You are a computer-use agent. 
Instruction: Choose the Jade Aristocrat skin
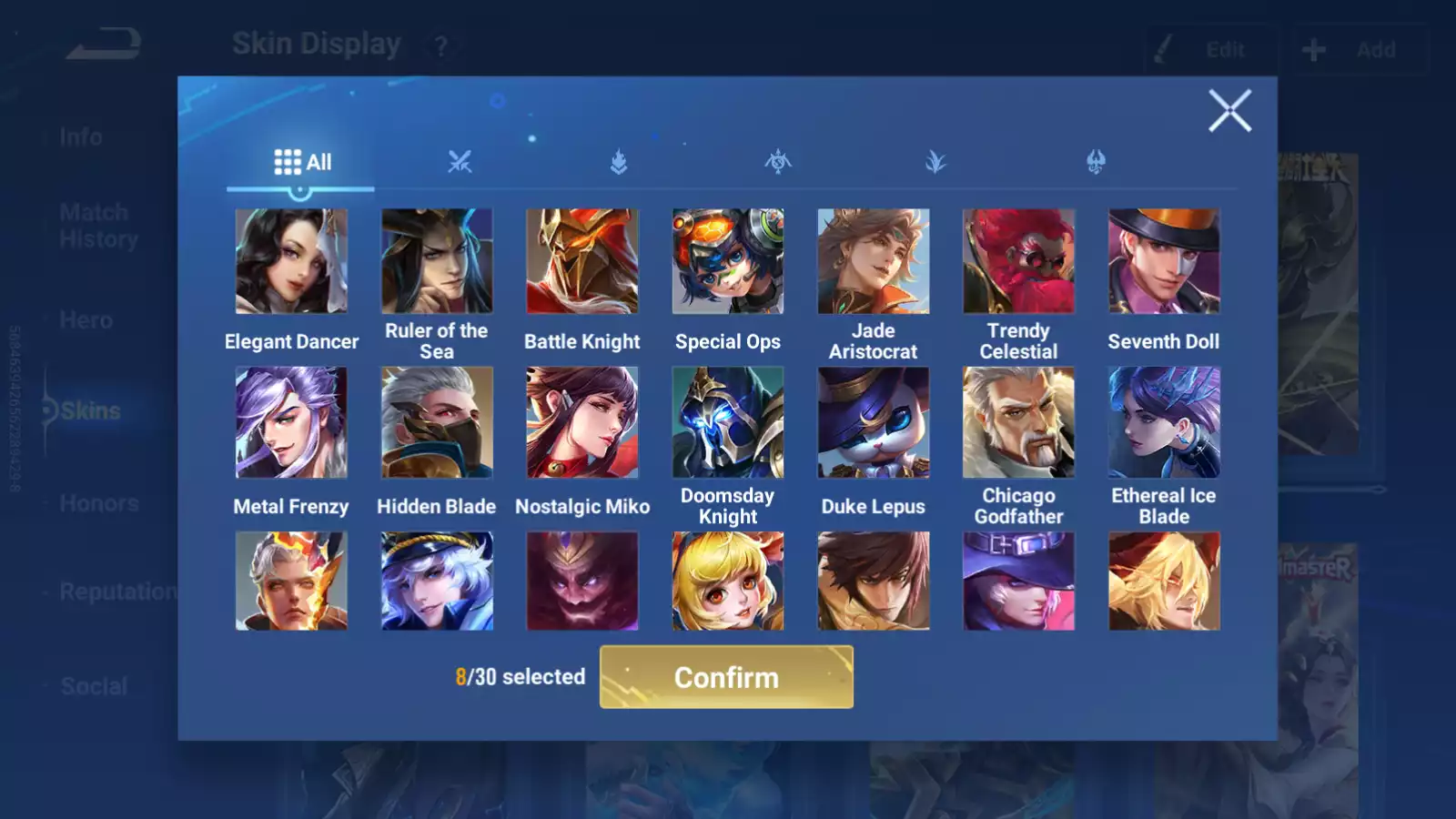tap(874, 262)
